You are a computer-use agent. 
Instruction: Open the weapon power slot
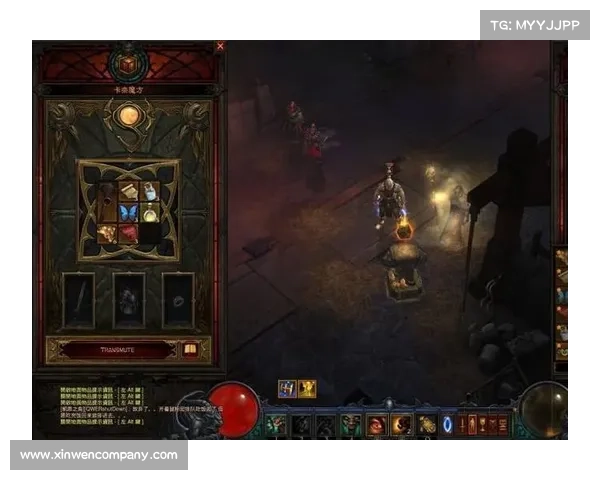click(78, 300)
